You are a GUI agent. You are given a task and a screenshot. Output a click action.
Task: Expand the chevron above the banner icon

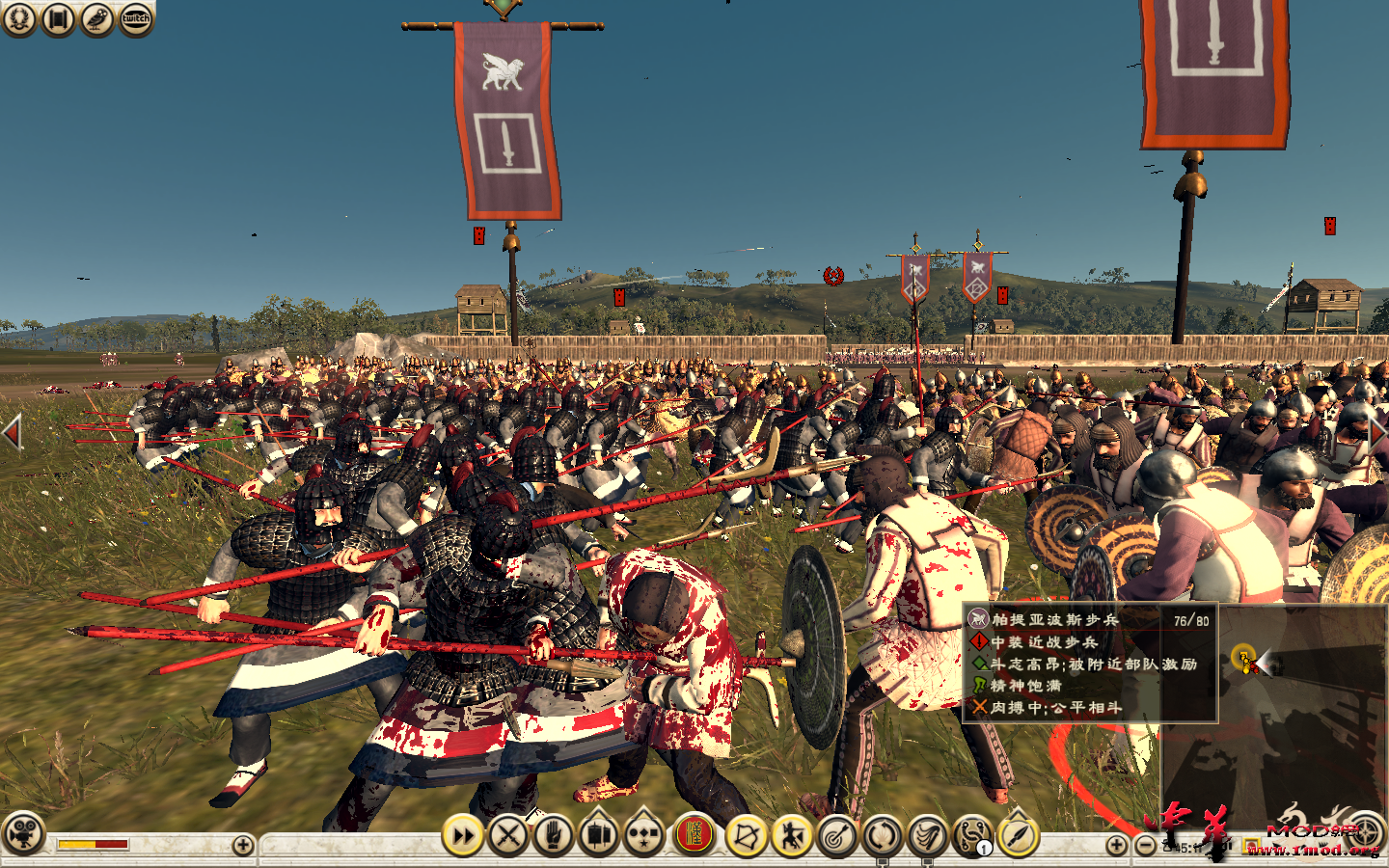[596, 815]
